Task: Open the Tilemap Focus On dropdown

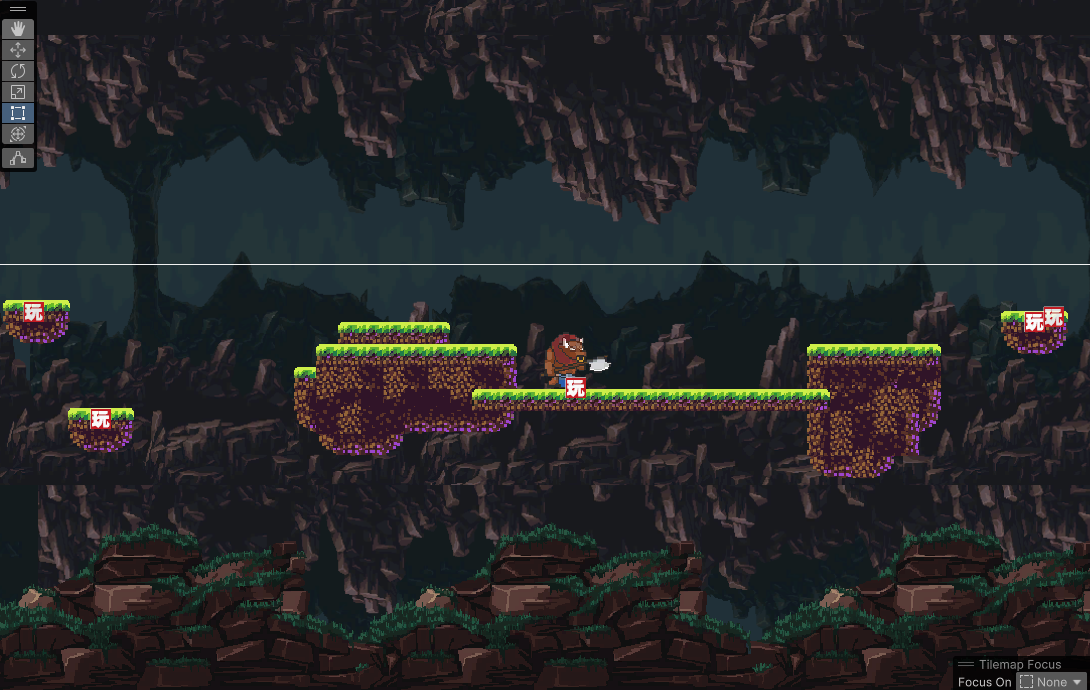Action: (1051, 682)
